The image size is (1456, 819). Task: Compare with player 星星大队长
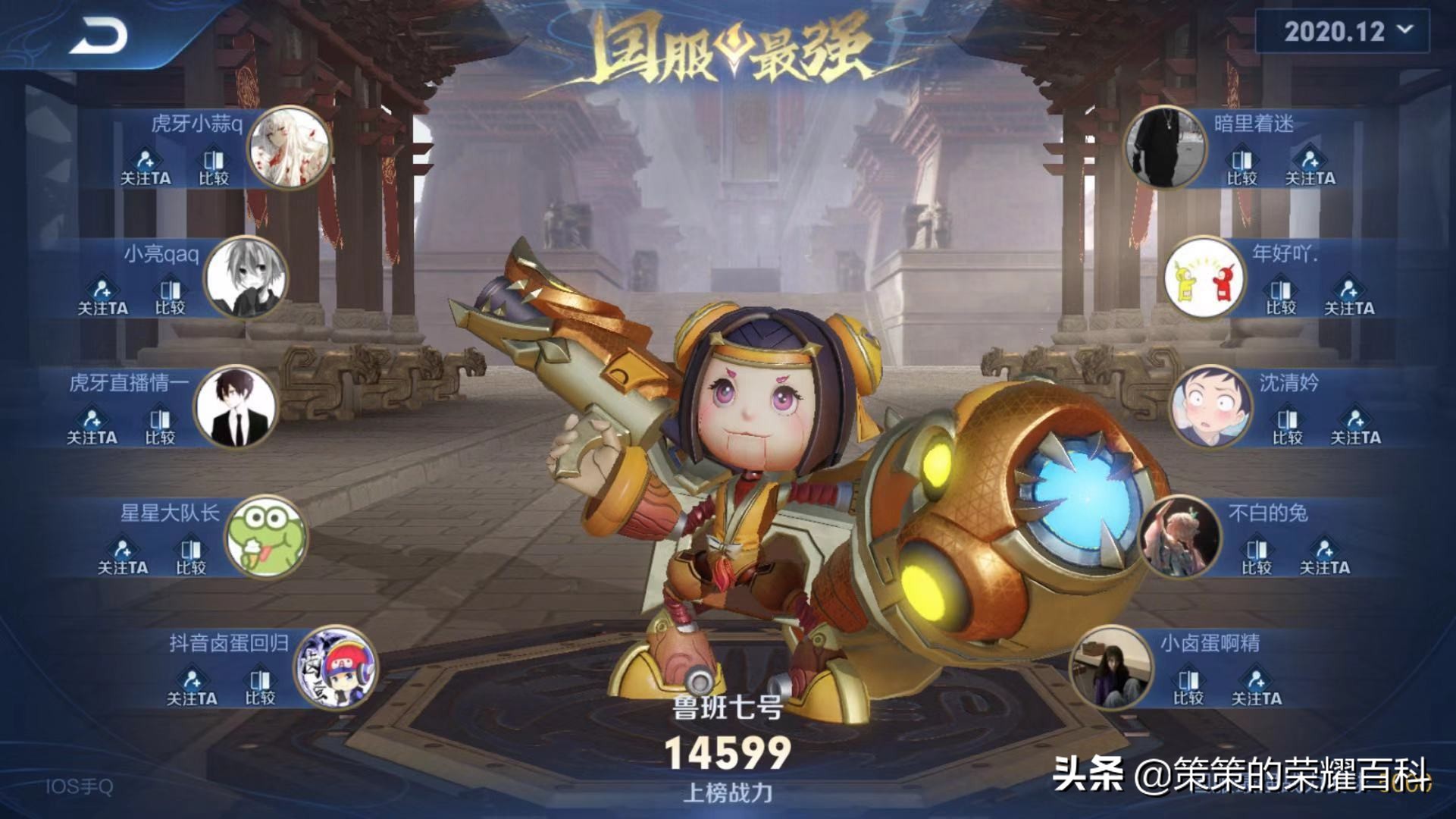[191, 557]
